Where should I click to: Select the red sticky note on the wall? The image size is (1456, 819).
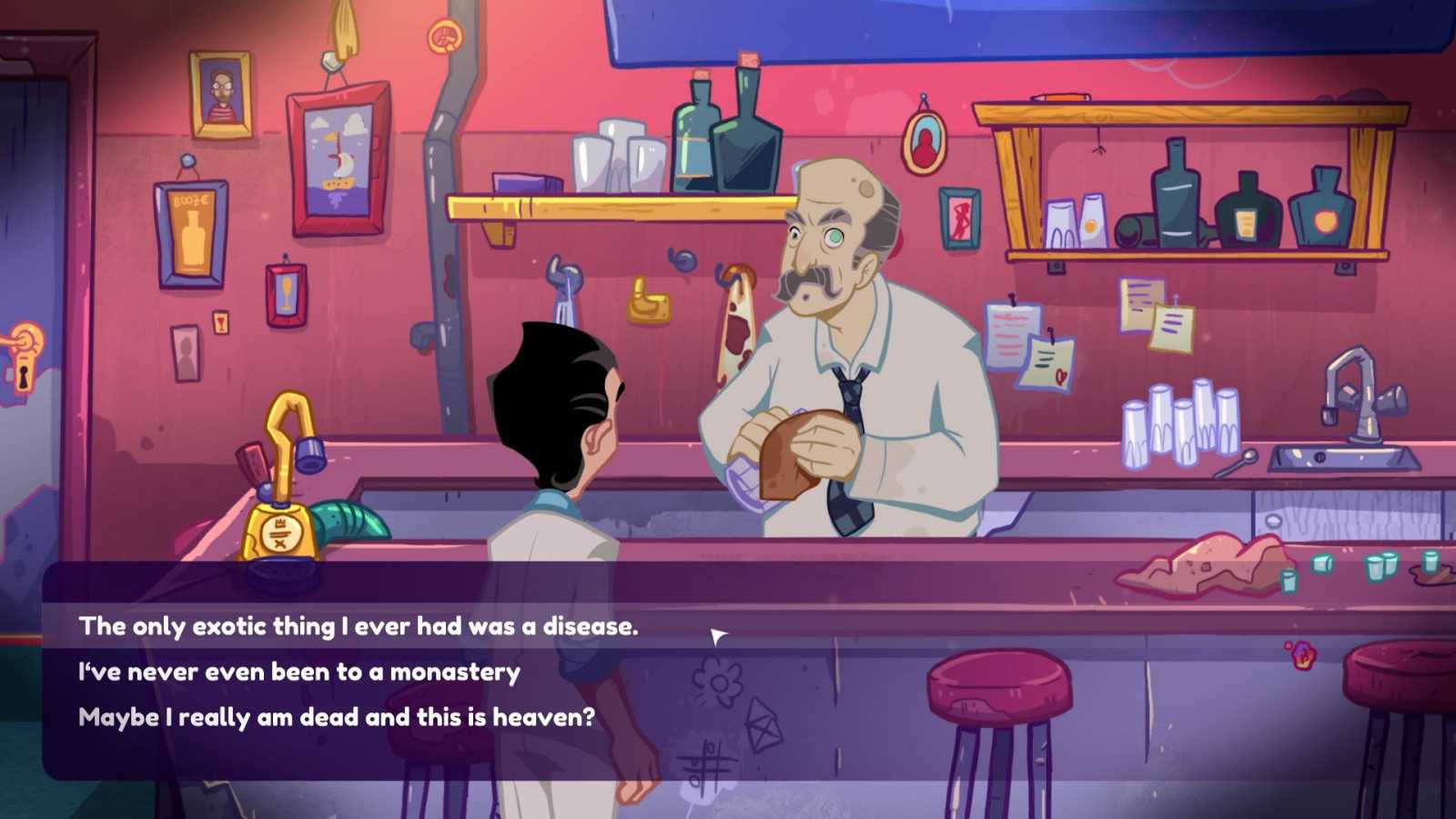1008,328
